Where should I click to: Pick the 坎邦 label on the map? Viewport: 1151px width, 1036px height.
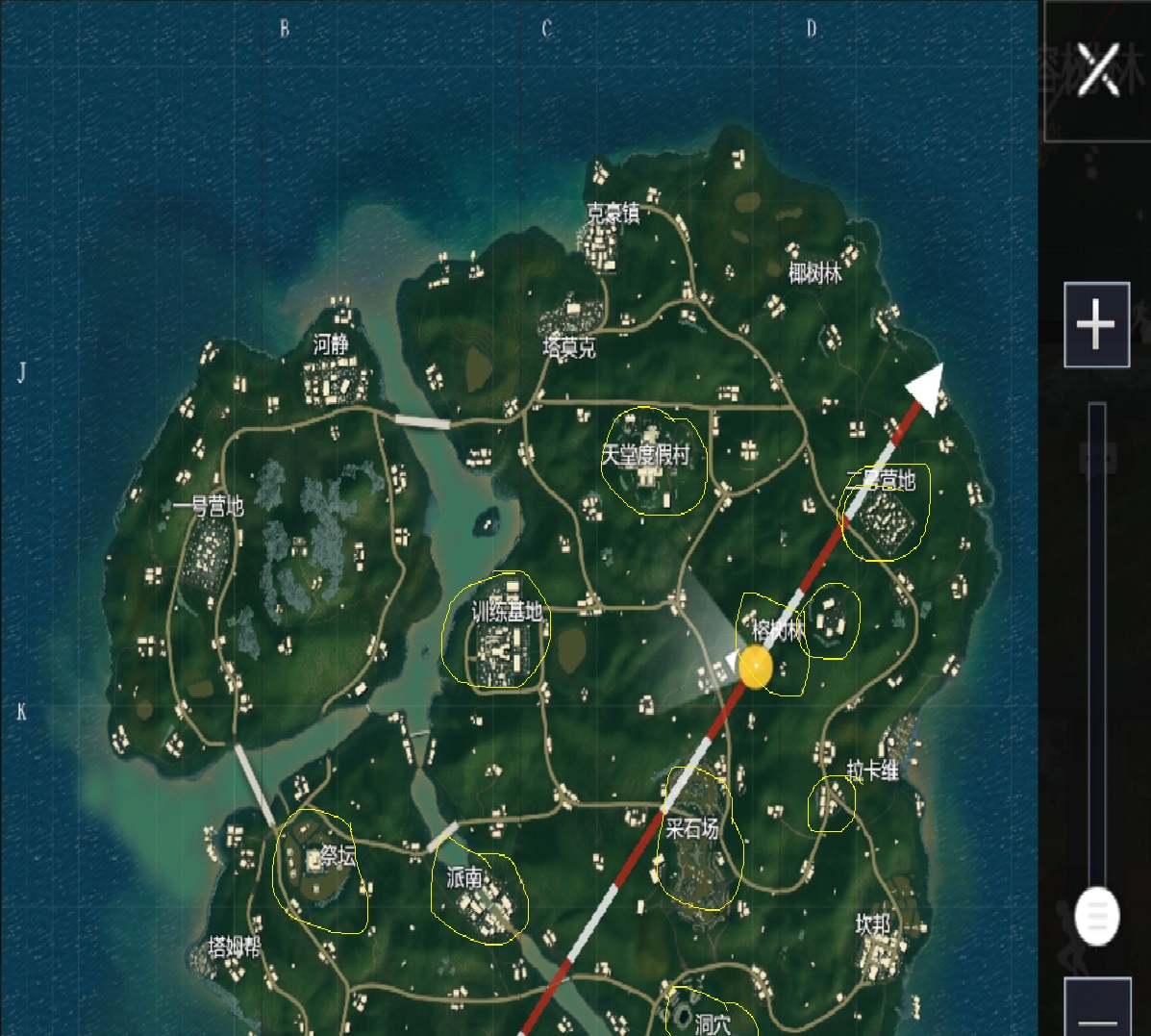pos(872,923)
